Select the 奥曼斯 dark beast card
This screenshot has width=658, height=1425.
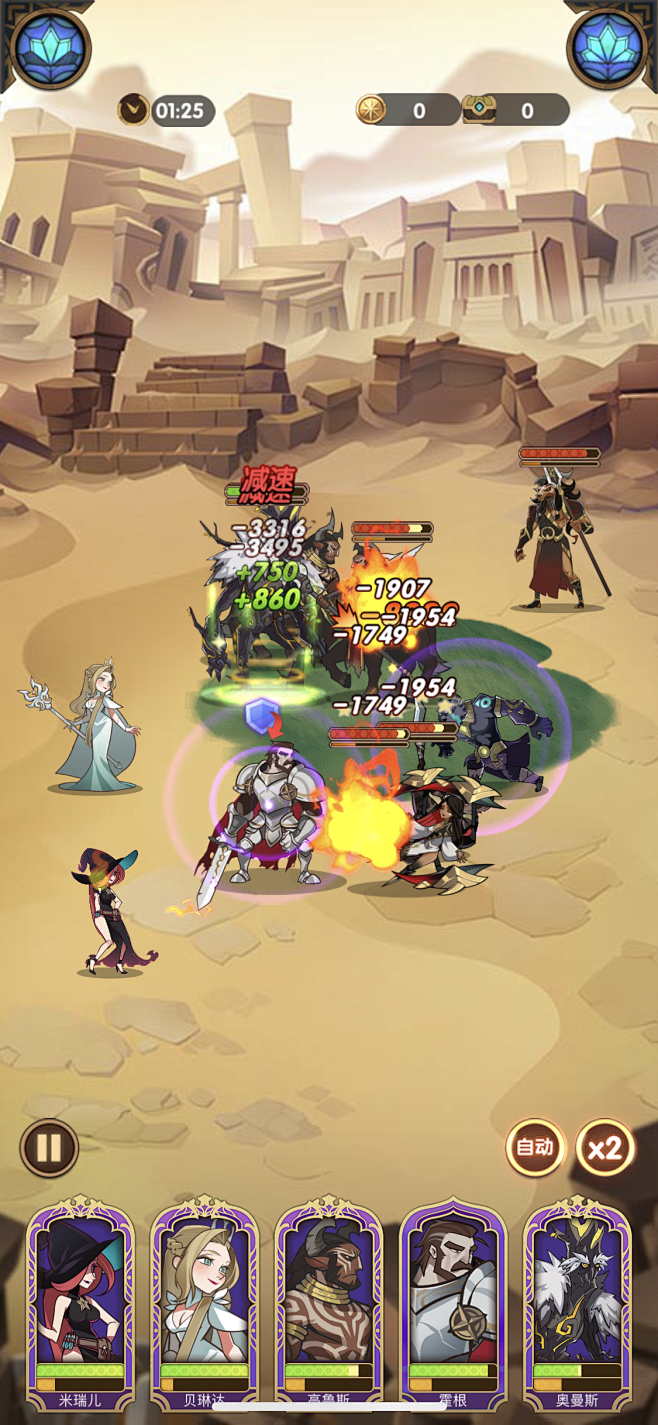click(577, 1305)
